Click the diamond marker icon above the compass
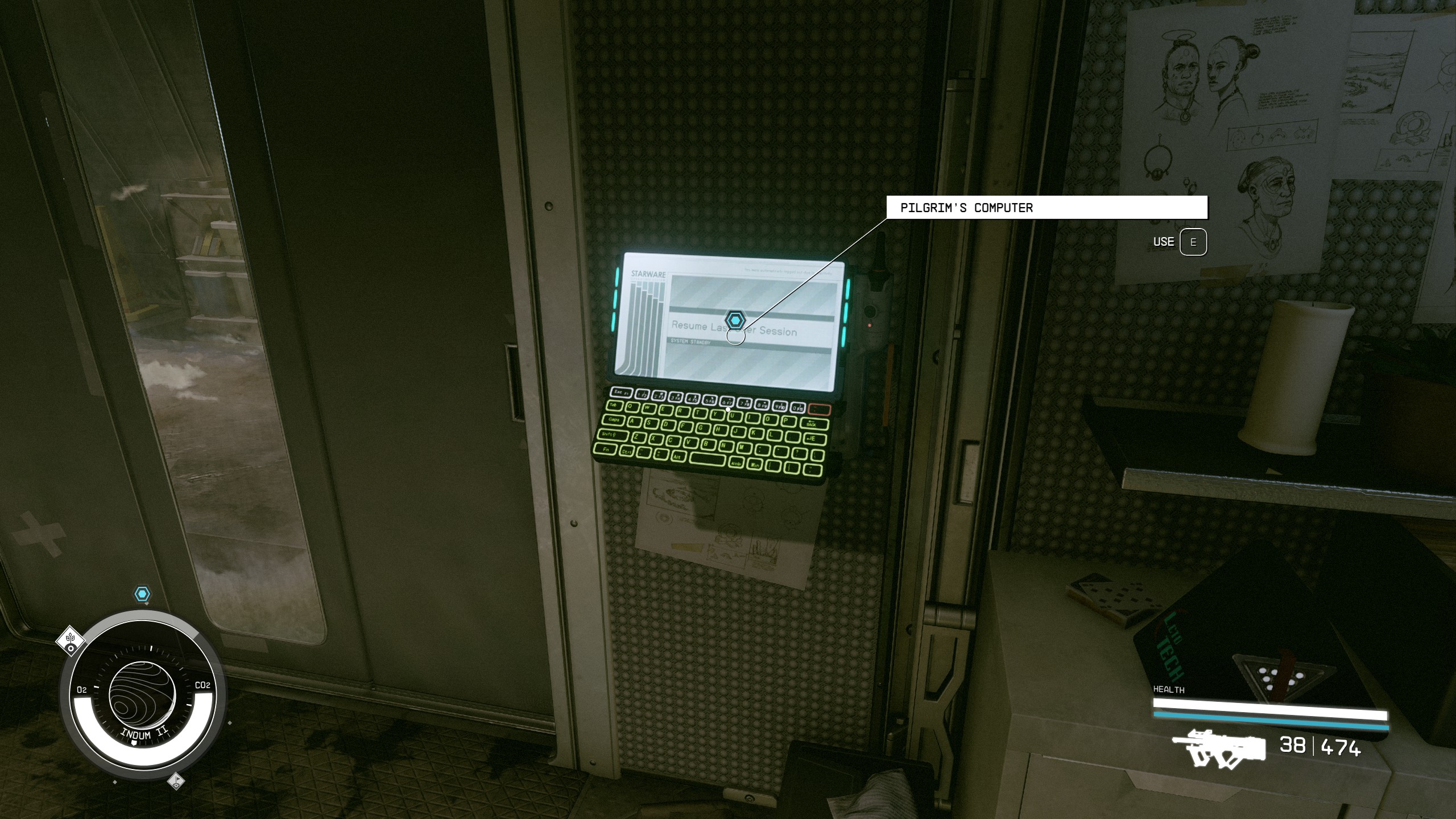 tap(71, 641)
